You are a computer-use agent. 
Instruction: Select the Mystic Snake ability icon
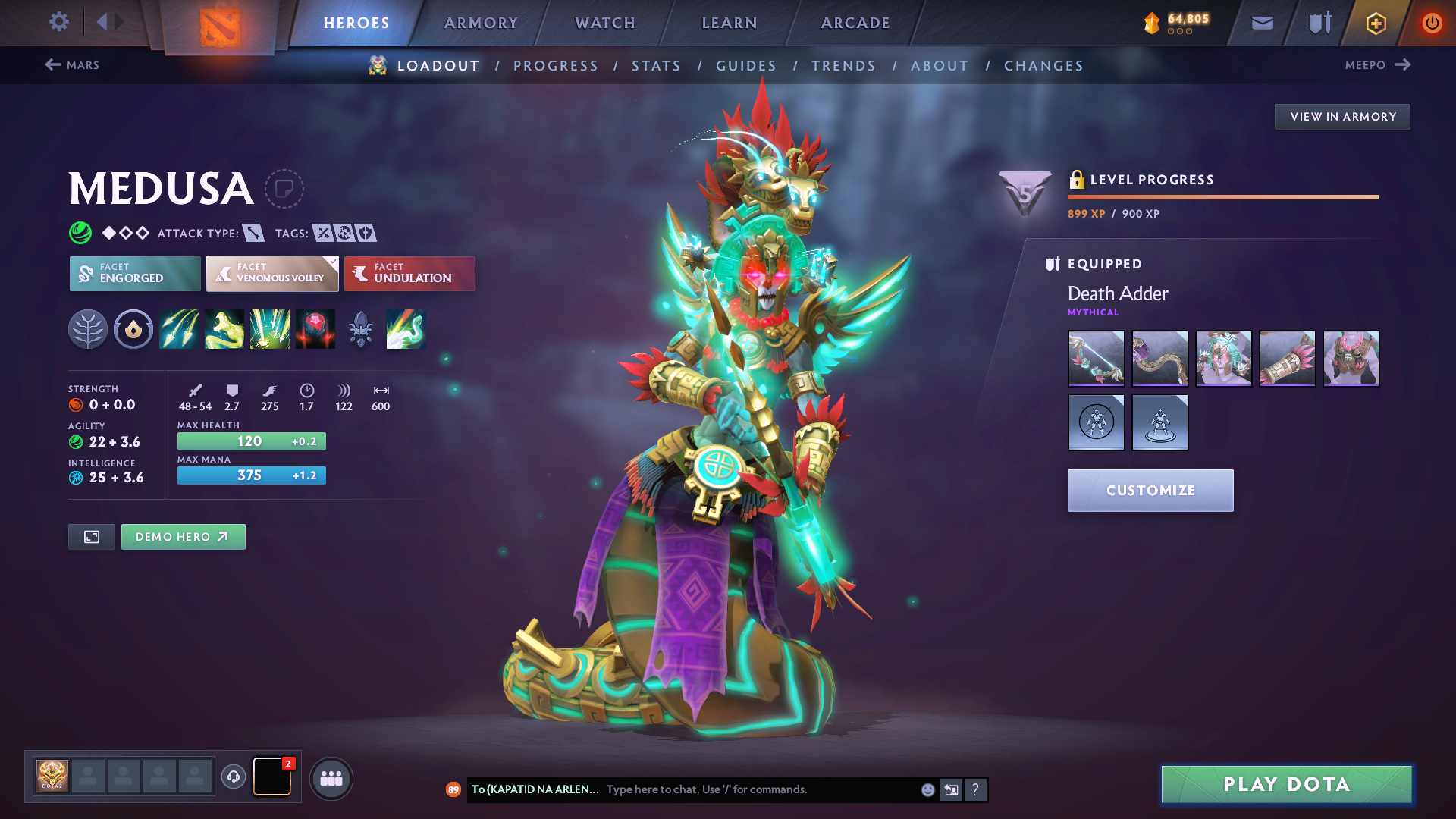pos(224,328)
